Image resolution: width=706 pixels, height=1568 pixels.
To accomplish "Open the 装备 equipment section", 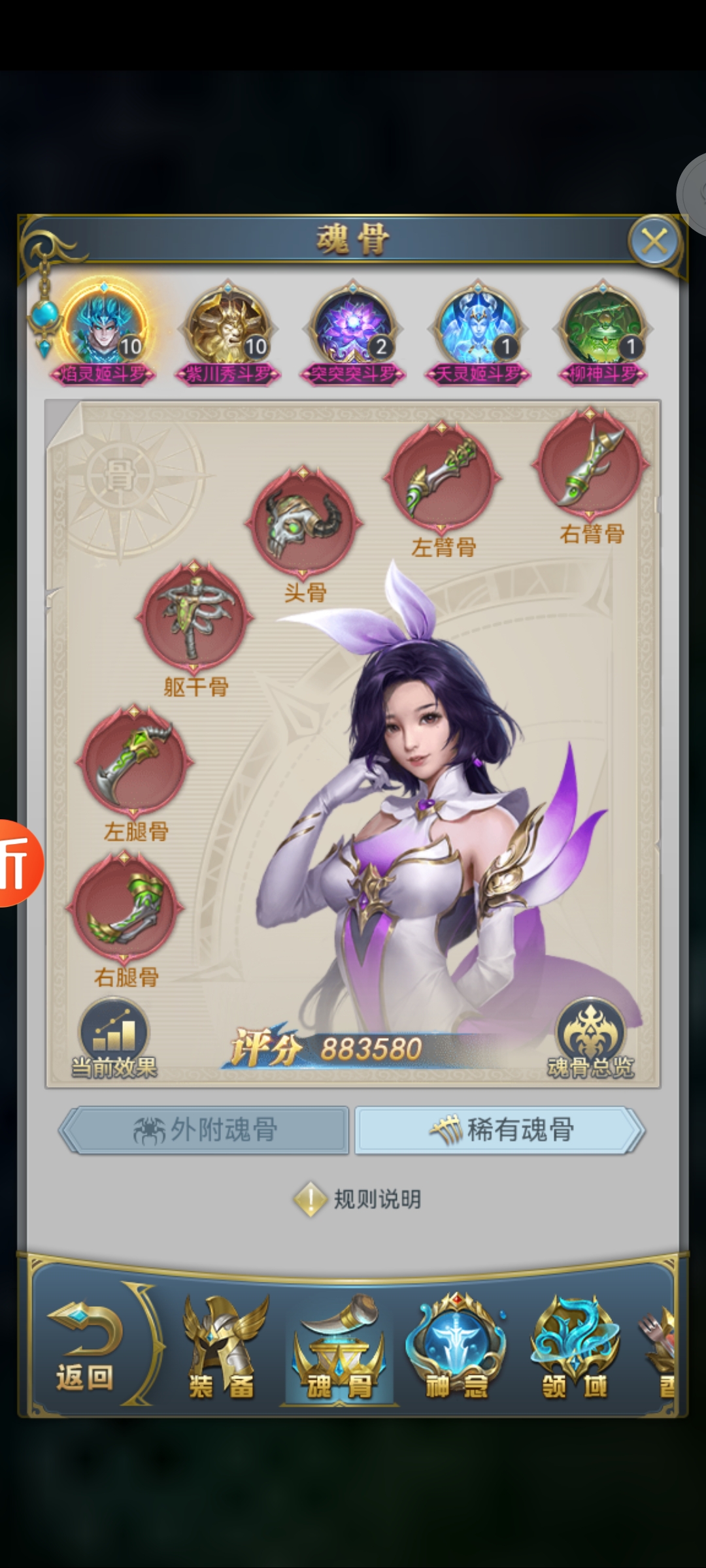I will (221, 1348).
